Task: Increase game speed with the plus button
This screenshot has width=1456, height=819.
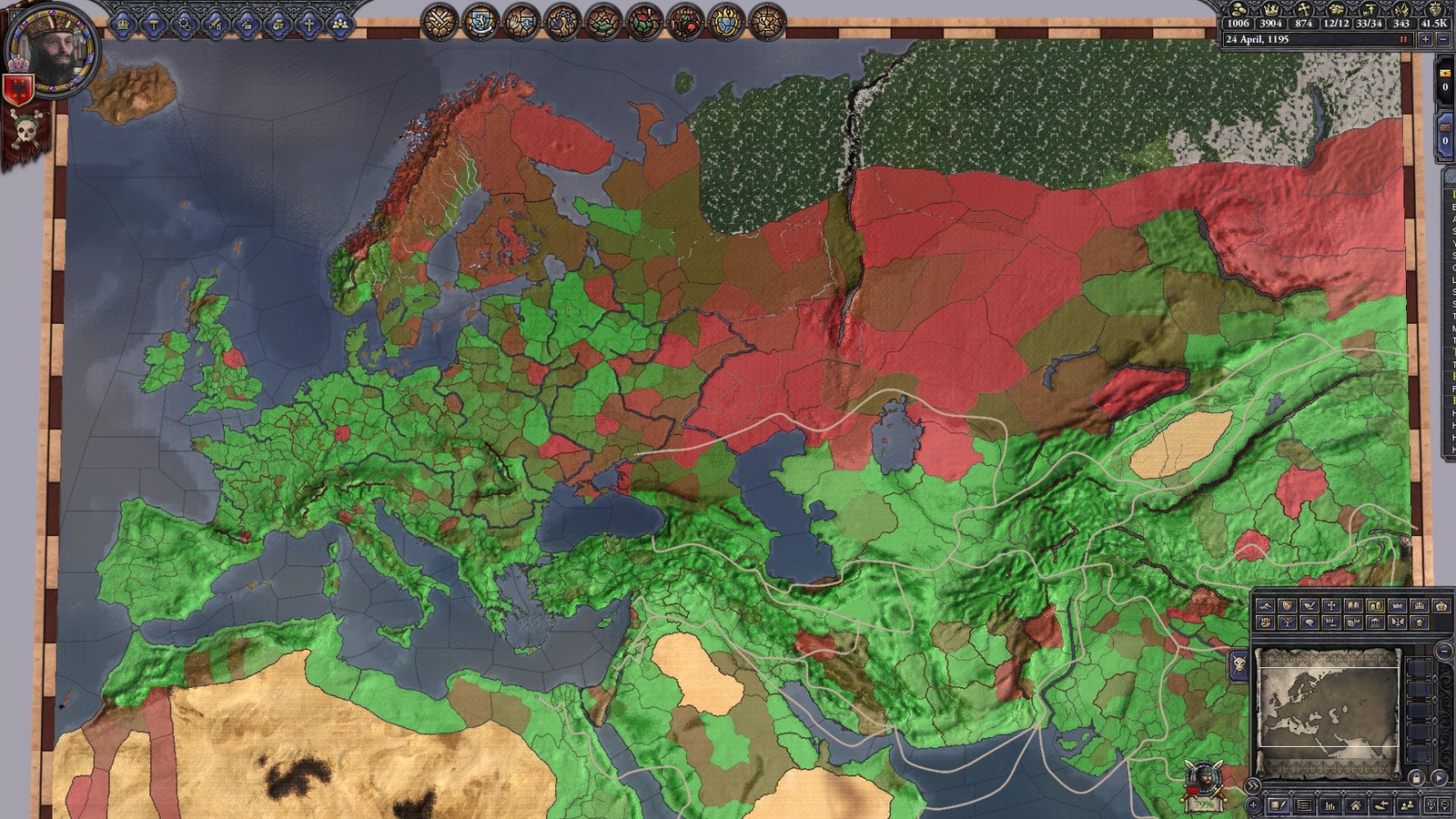Action: click(x=1426, y=40)
